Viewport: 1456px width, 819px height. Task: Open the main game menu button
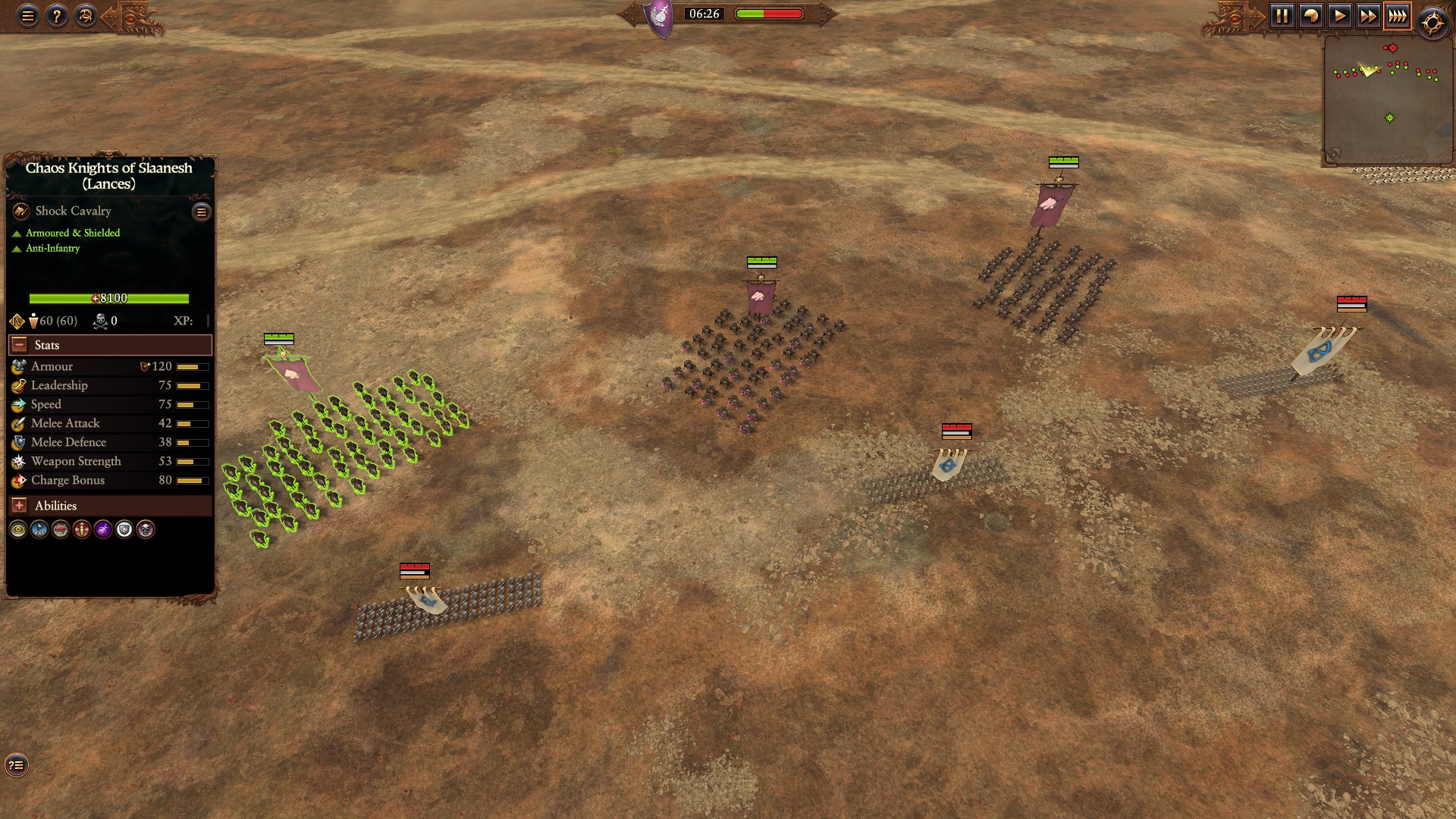[28, 16]
